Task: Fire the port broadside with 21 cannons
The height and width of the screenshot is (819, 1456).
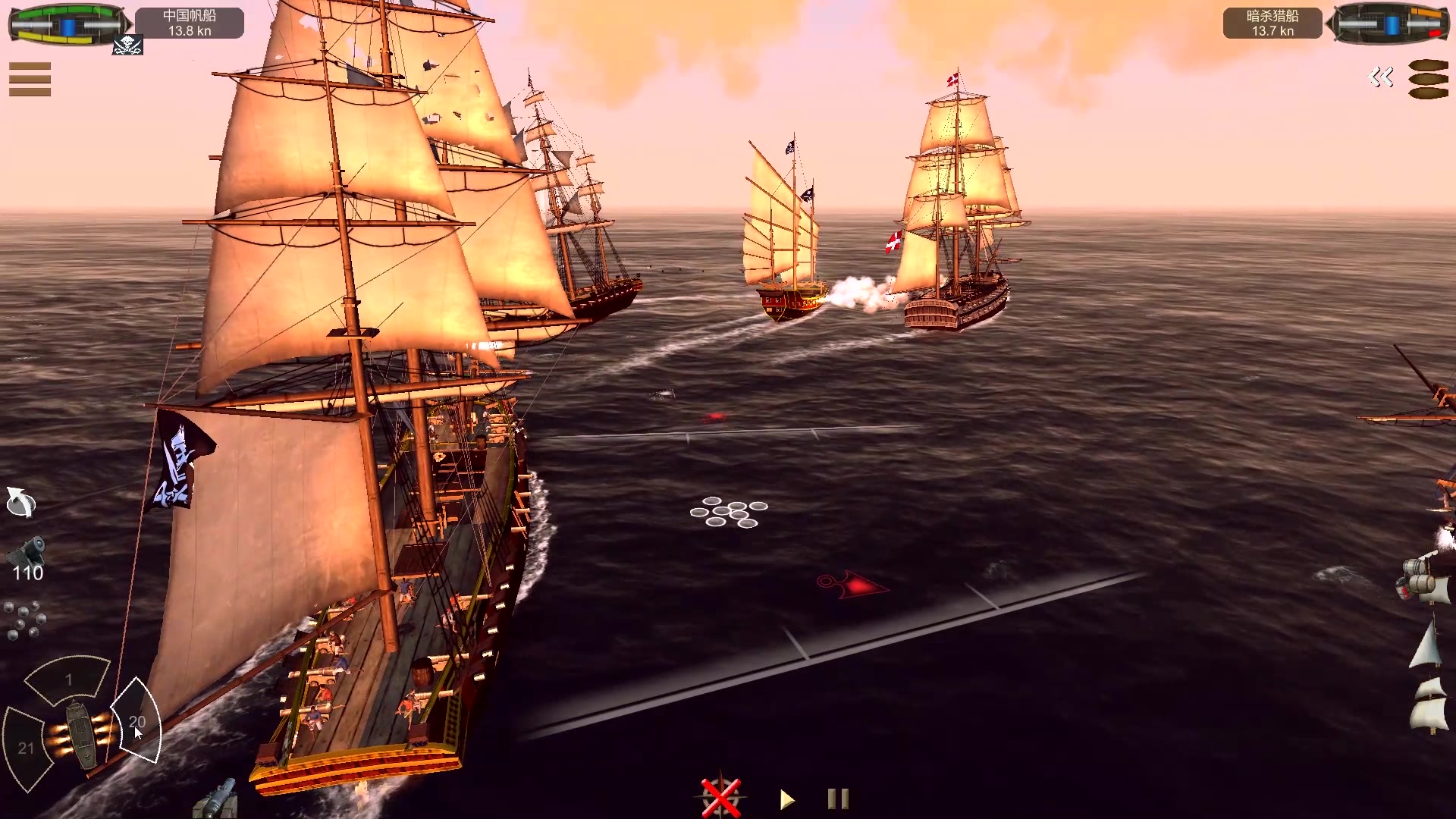Action: pos(26,748)
